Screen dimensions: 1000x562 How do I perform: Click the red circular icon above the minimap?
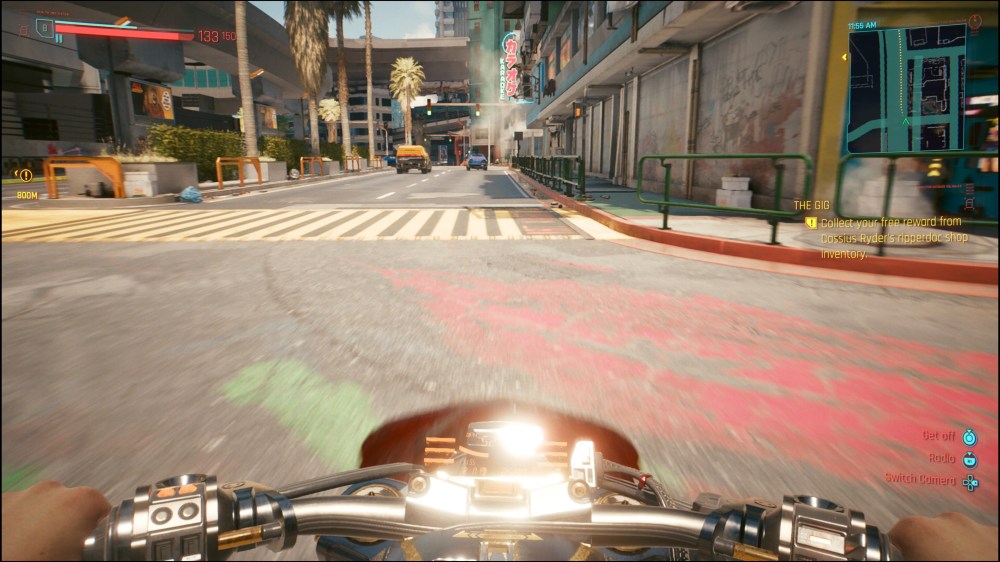(975, 20)
